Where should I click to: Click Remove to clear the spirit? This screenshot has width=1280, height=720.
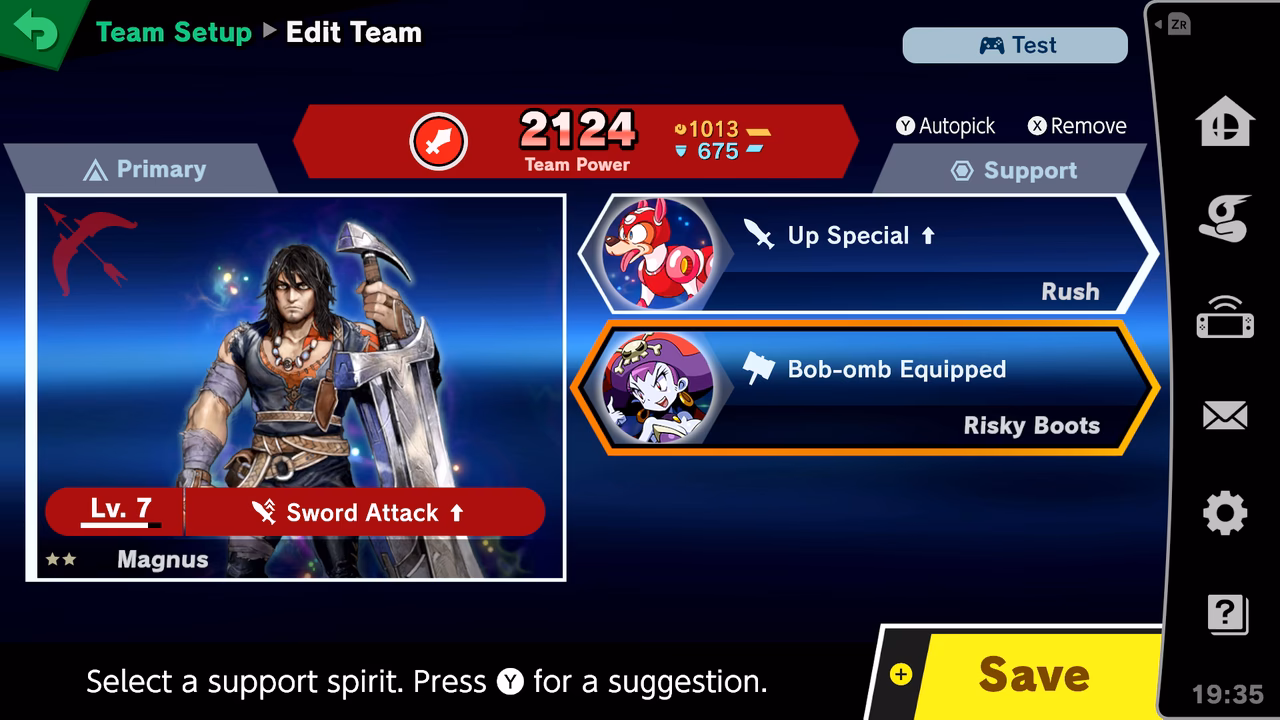[1076, 126]
